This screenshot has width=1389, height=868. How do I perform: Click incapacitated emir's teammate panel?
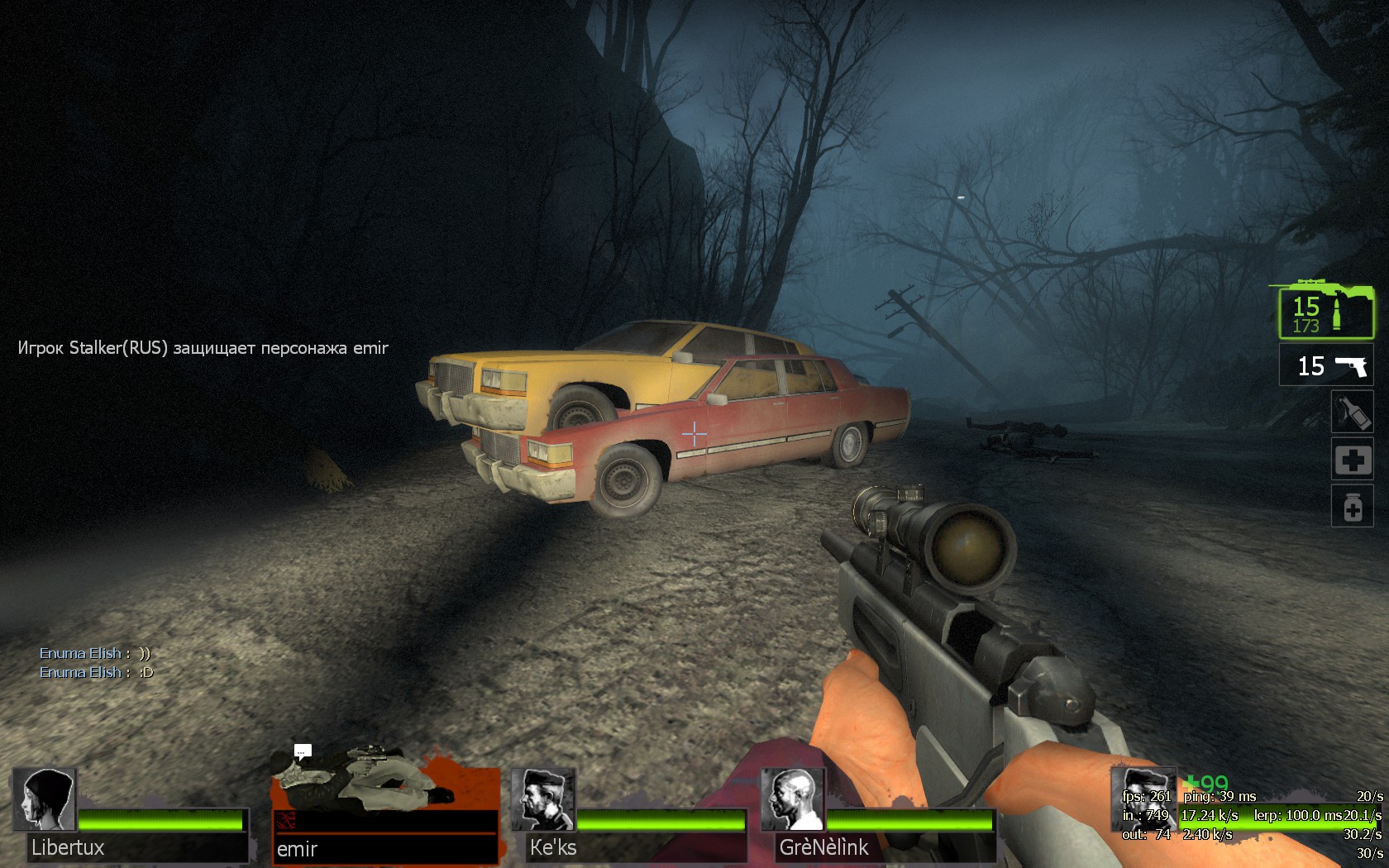pyautogui.click(x=385, y=814)
